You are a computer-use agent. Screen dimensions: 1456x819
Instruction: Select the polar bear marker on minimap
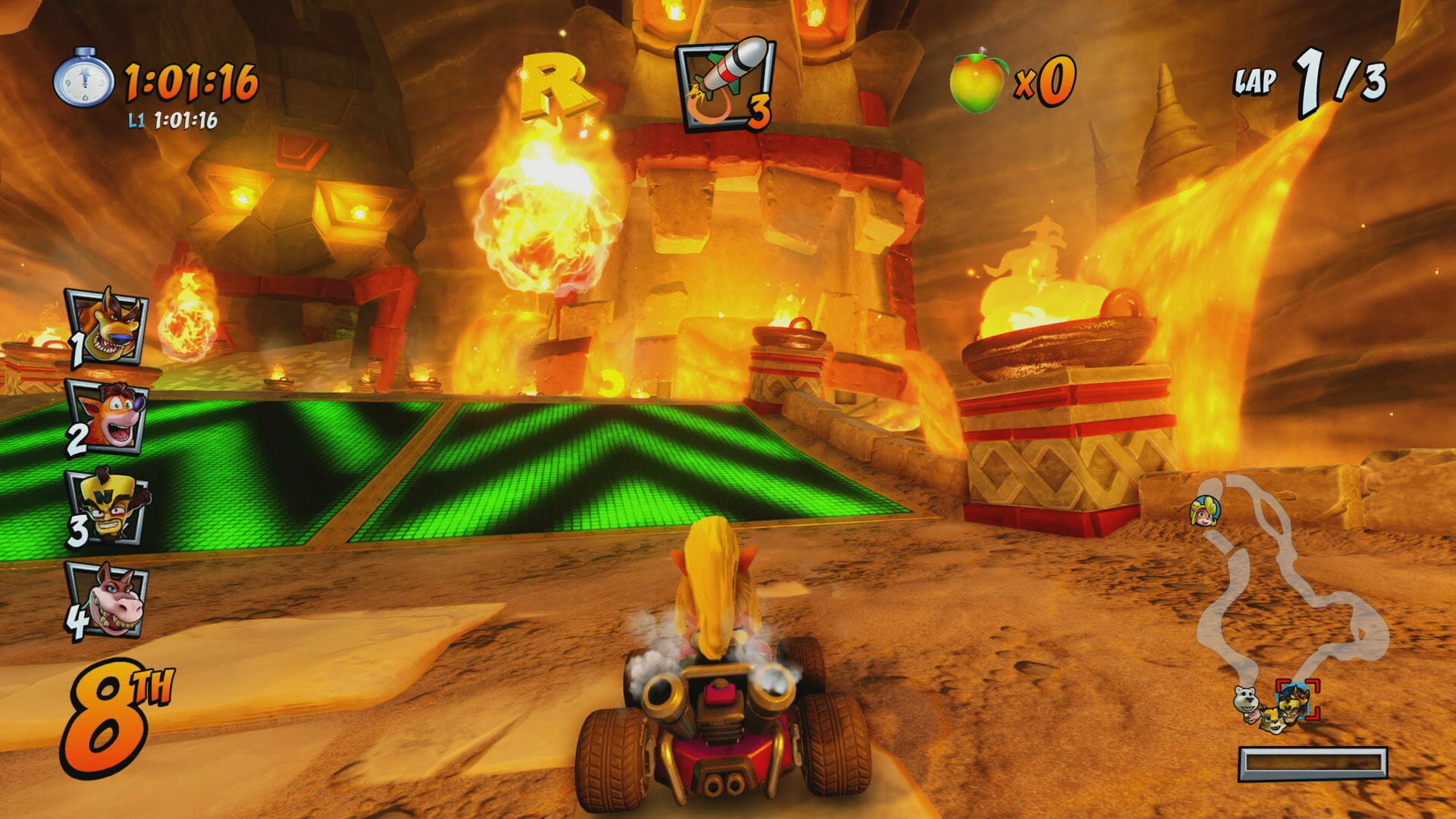(x=1245, y=699)
